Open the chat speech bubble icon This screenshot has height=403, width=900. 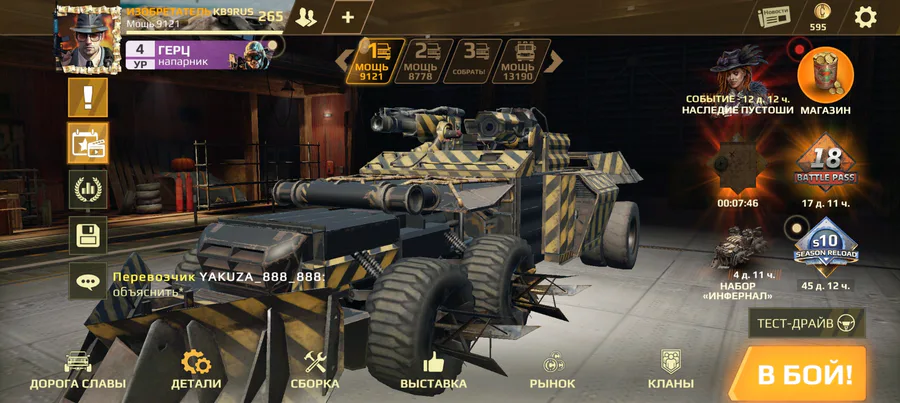coord(88,283)
